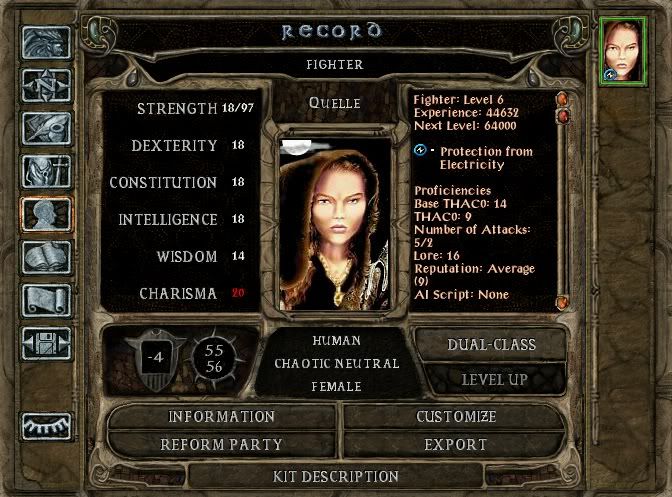Click the scroll-up arrow of stats panel

point(562,100)
